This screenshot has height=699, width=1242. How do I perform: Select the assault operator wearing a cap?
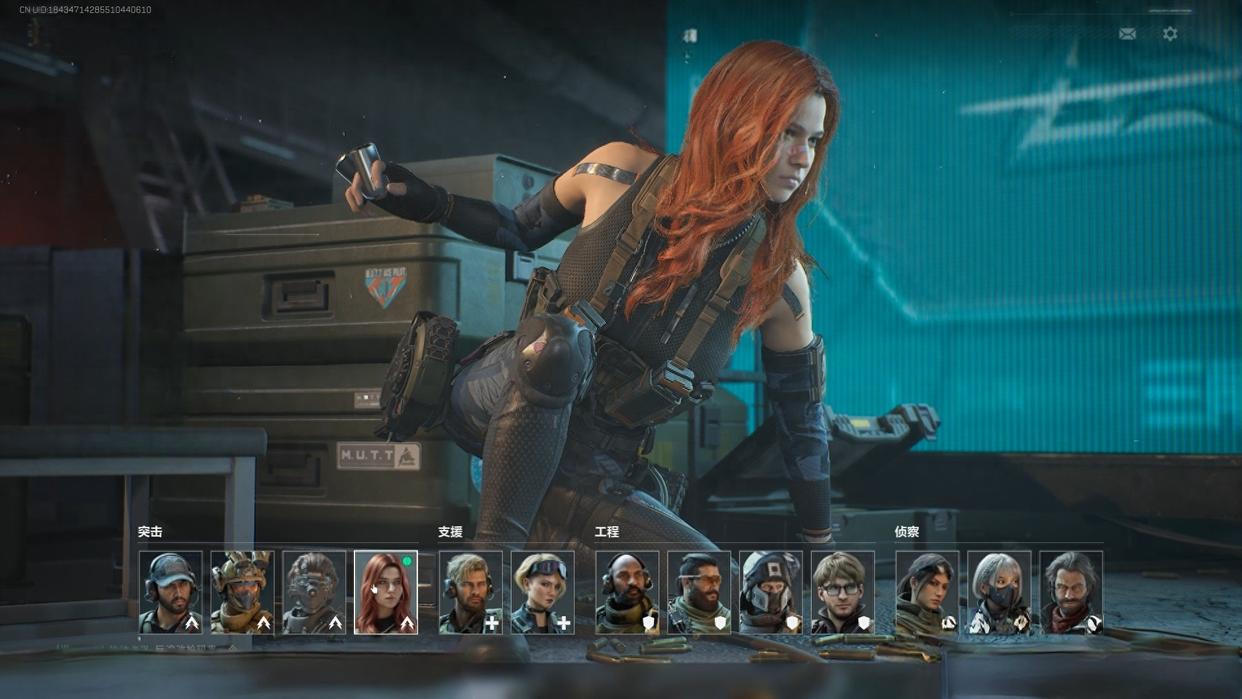[x=170, y=592]
